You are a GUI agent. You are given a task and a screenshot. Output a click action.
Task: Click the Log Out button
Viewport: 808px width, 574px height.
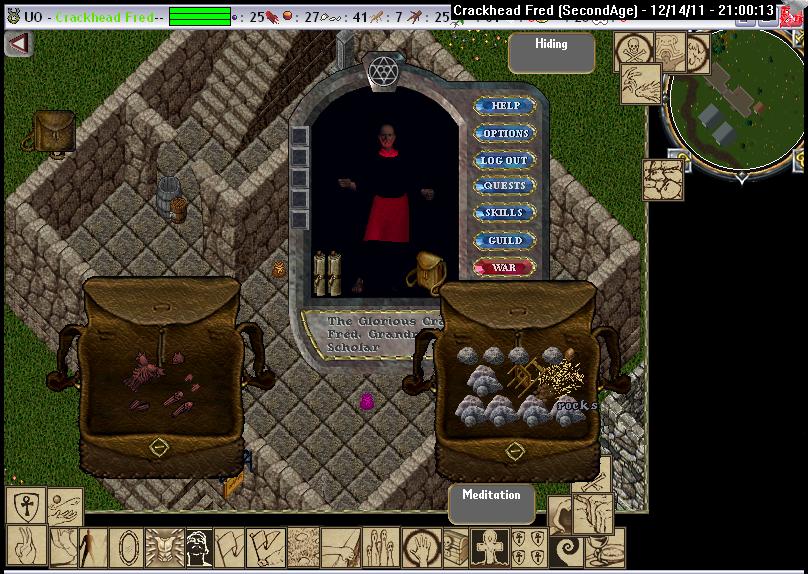point(504,160)
